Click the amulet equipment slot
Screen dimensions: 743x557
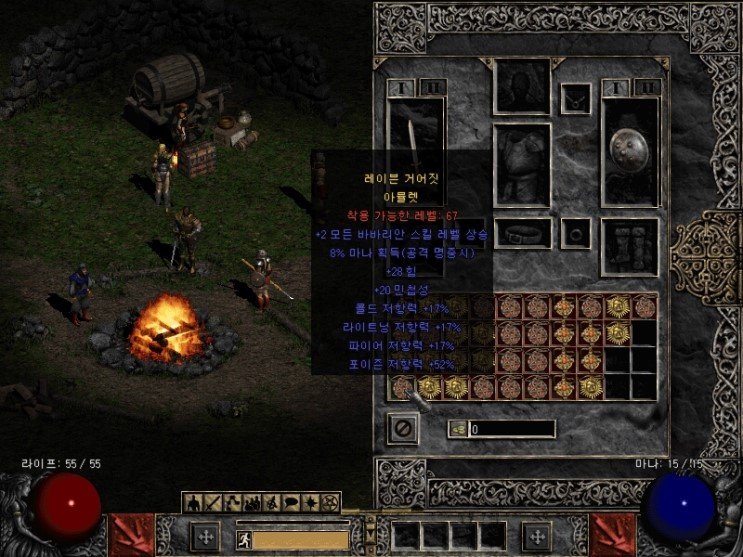[575, 98]
